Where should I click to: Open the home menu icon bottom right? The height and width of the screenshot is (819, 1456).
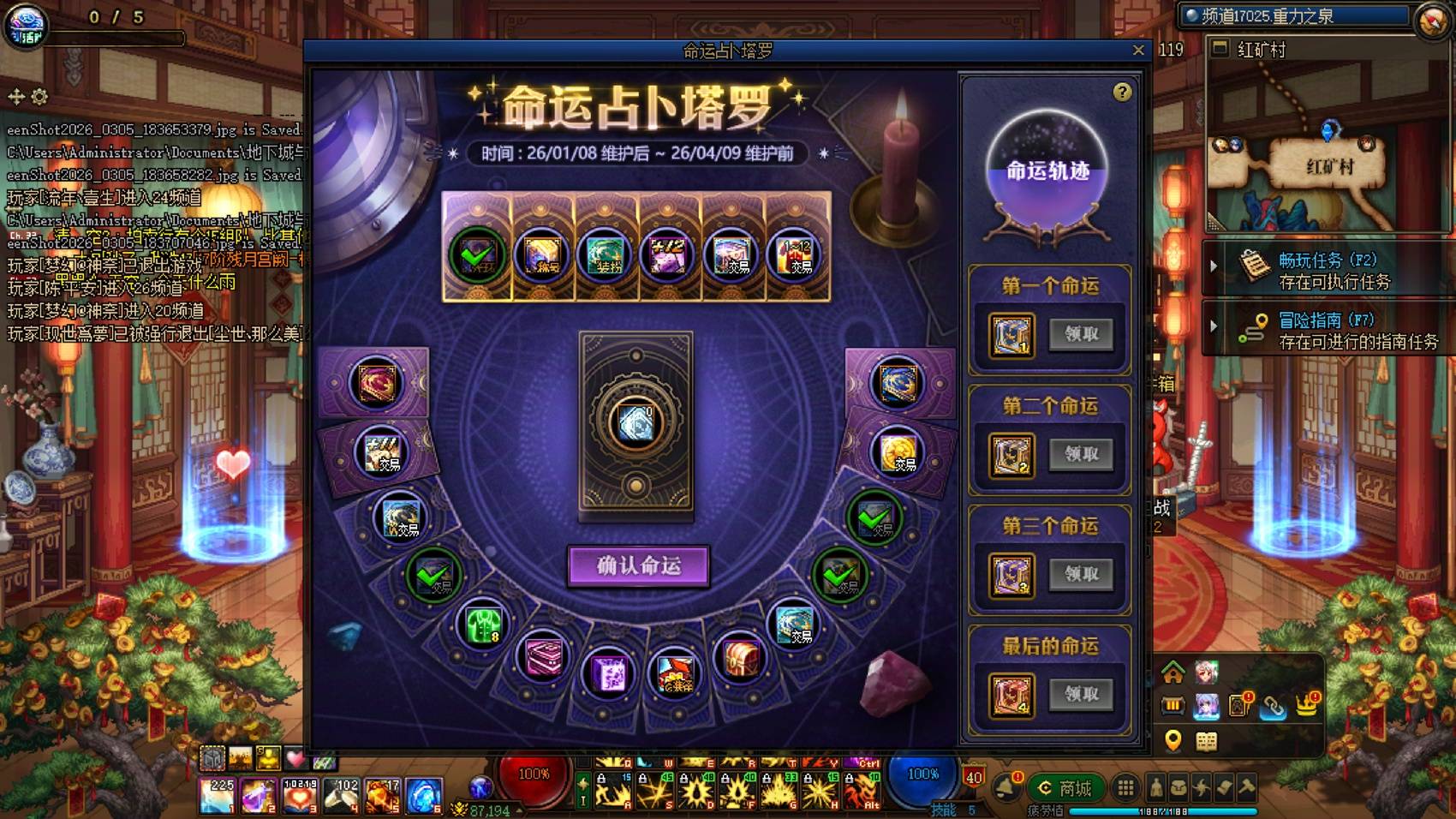click(1173, 673)
